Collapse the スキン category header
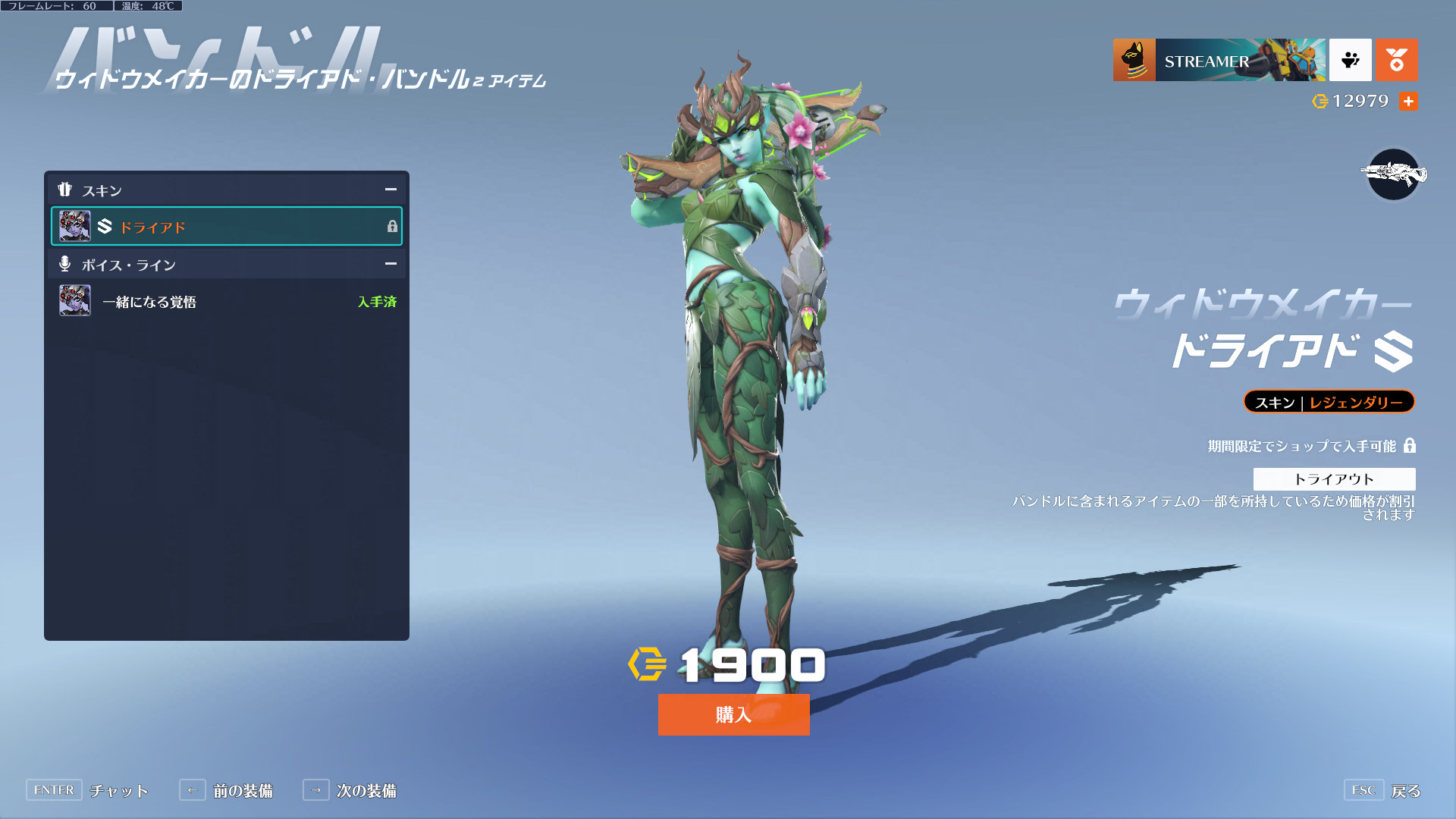The image size is (1456, 819). [x=391, y=190]
